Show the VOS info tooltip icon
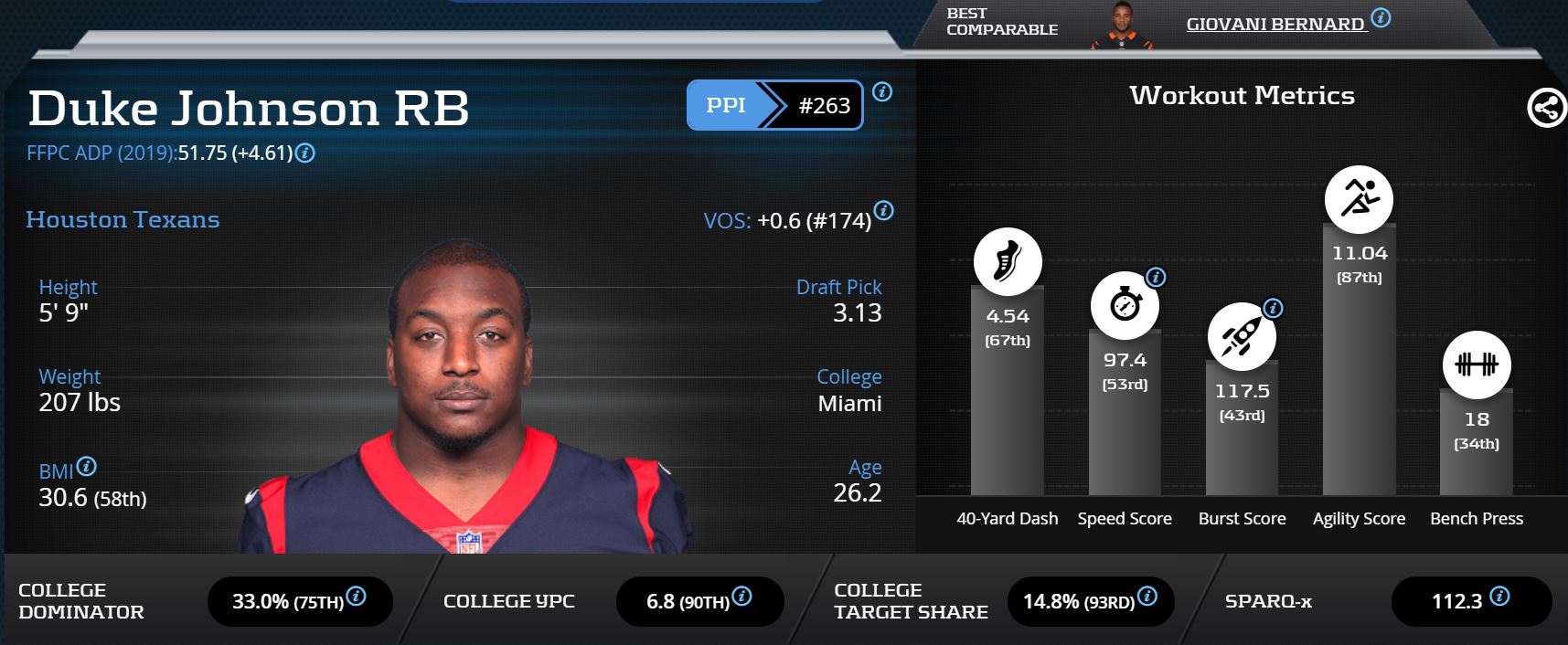This screenshot has height=645, width=1568. (883, 210)
